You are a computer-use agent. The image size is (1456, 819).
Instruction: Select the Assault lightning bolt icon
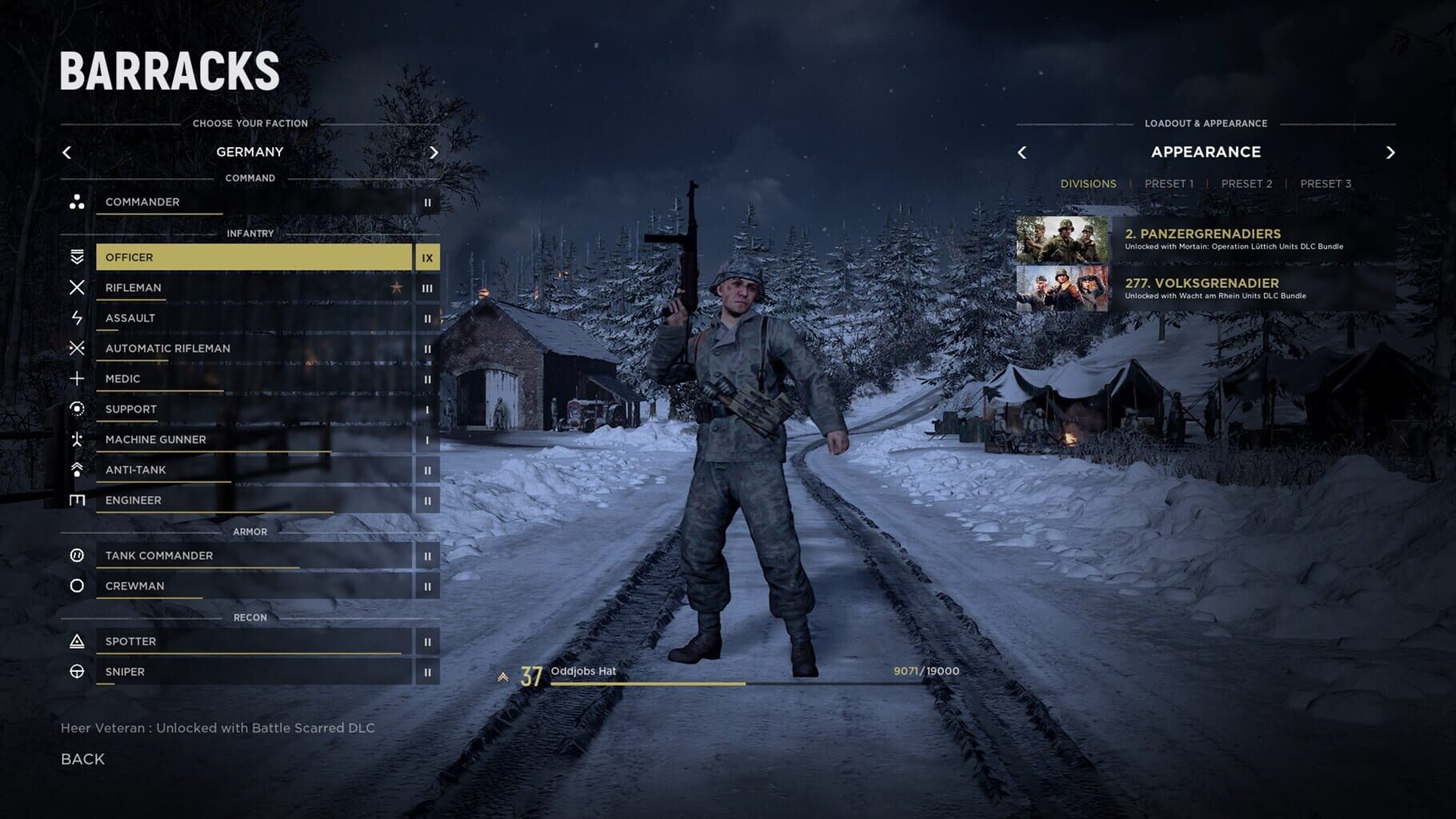pos(78,318)
